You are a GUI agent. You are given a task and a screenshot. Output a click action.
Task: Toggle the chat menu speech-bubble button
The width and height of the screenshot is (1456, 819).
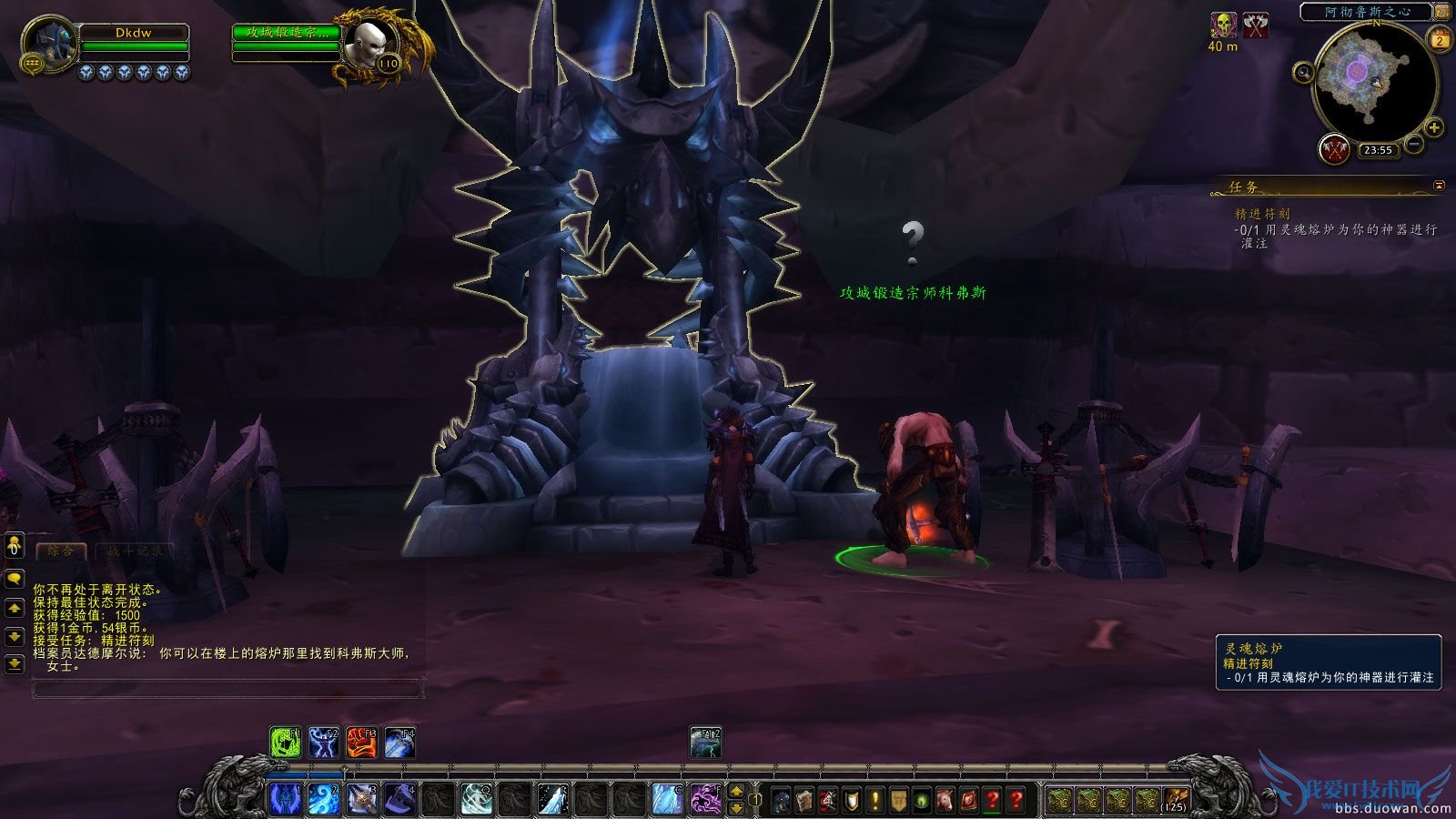(x=13, y=576)
